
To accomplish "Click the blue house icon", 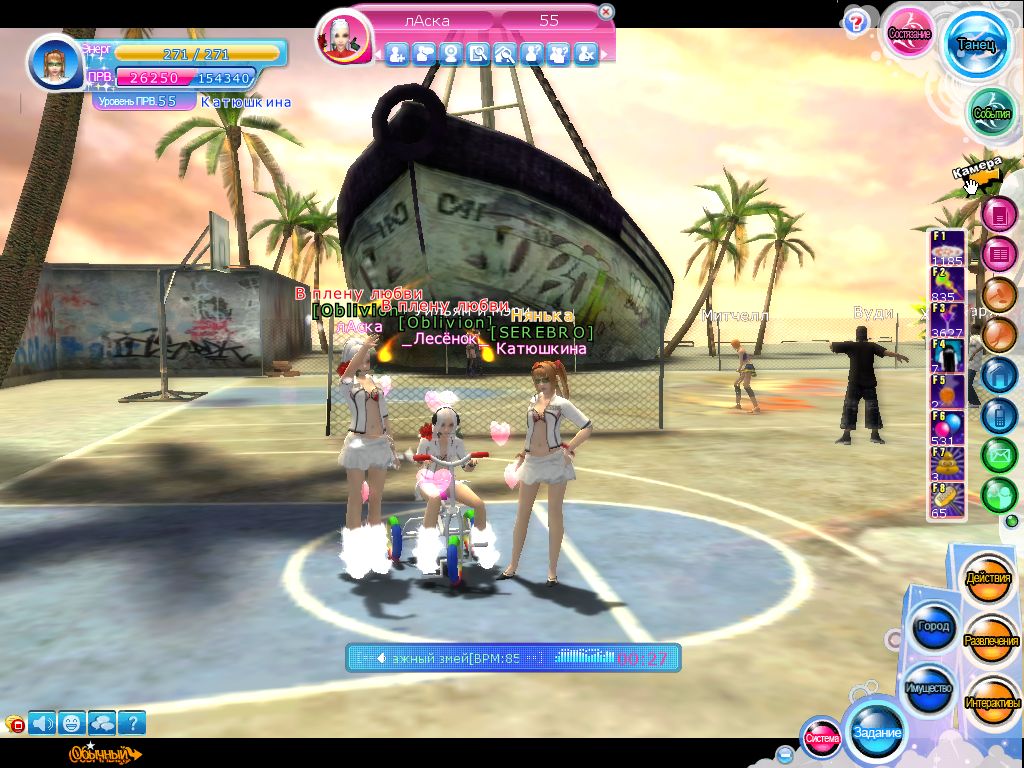I will click(x=998, y=374).
